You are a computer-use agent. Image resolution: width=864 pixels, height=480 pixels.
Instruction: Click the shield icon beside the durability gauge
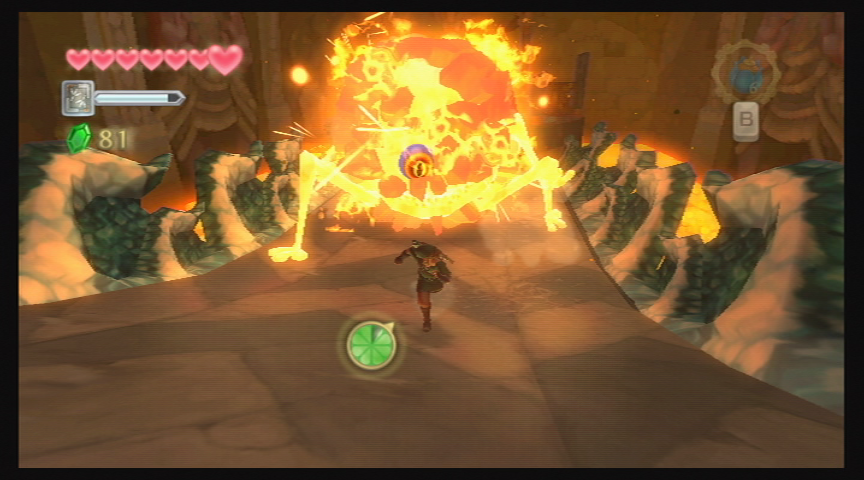point(78,98)
